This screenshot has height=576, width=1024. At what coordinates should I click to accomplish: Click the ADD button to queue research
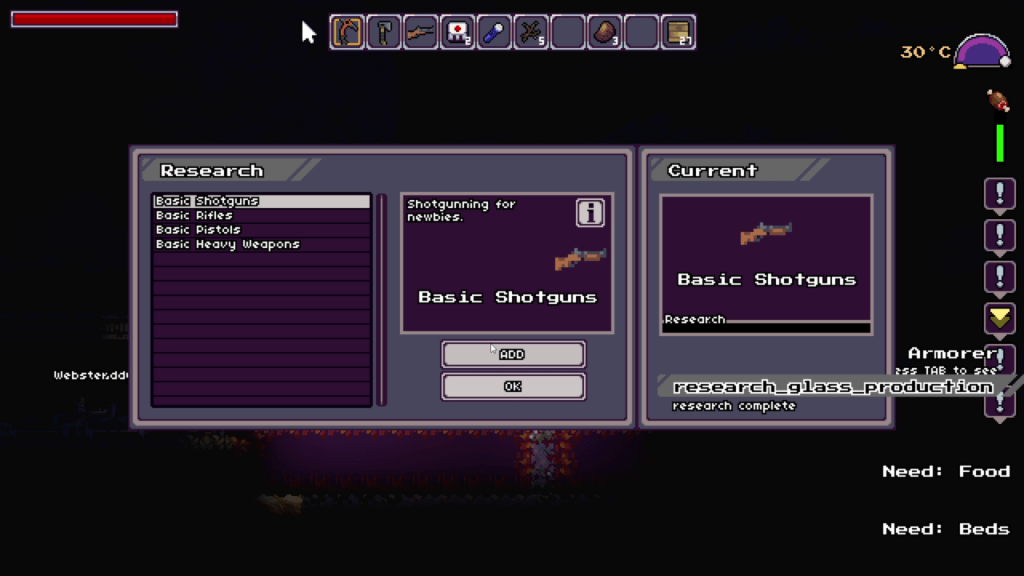tap(513, 354)
